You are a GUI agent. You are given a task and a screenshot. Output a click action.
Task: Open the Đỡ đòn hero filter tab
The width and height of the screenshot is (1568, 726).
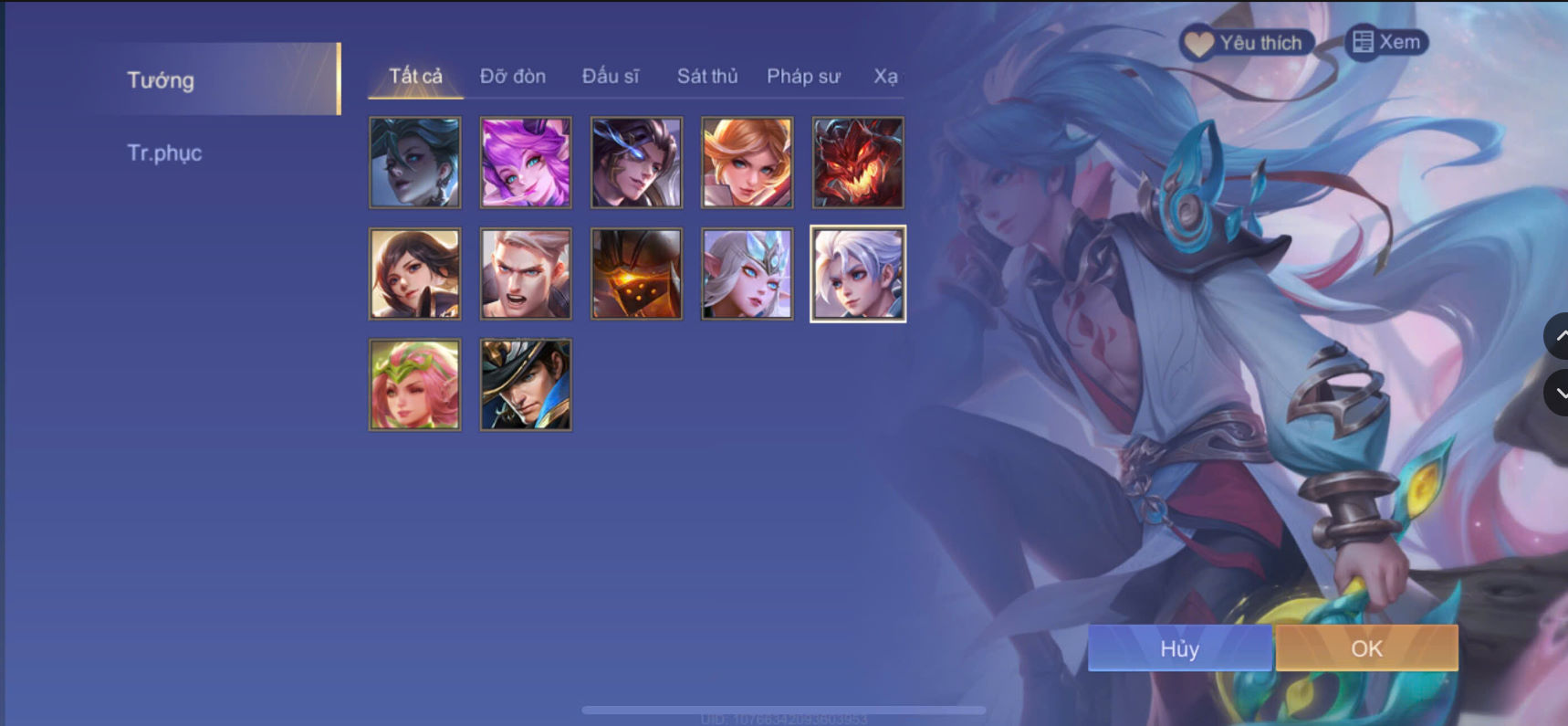click(512, 77)
